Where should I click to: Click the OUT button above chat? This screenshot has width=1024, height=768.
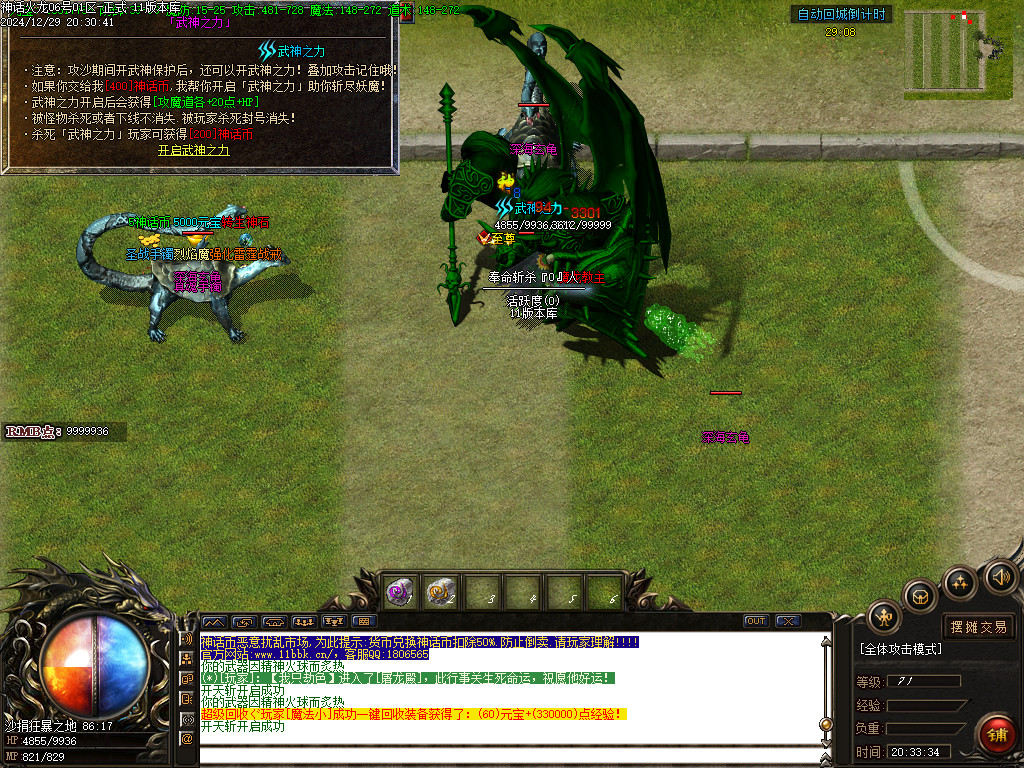point(756,621)
